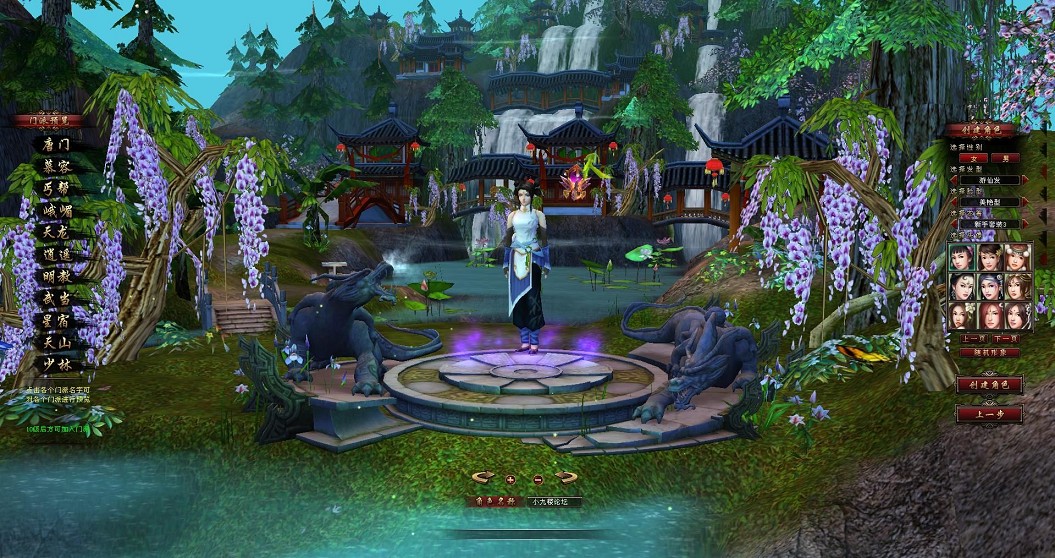This screenshot has height=558, width=1055.
Task: Select the 唐门 sect from the preview list
Action: [x=56, y=144]
